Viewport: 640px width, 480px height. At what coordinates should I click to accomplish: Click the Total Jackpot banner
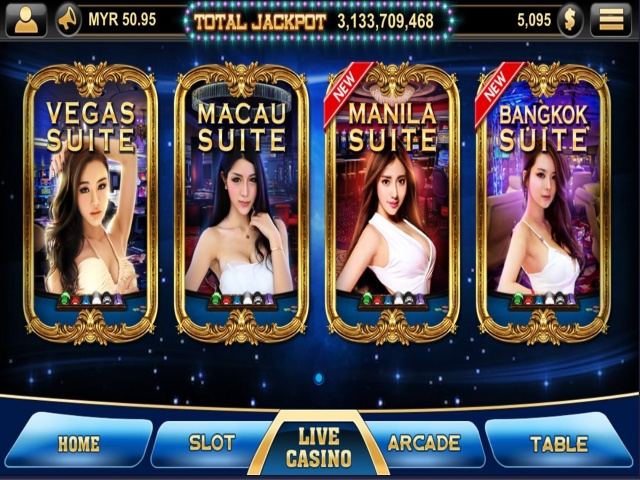coord(319,20)
